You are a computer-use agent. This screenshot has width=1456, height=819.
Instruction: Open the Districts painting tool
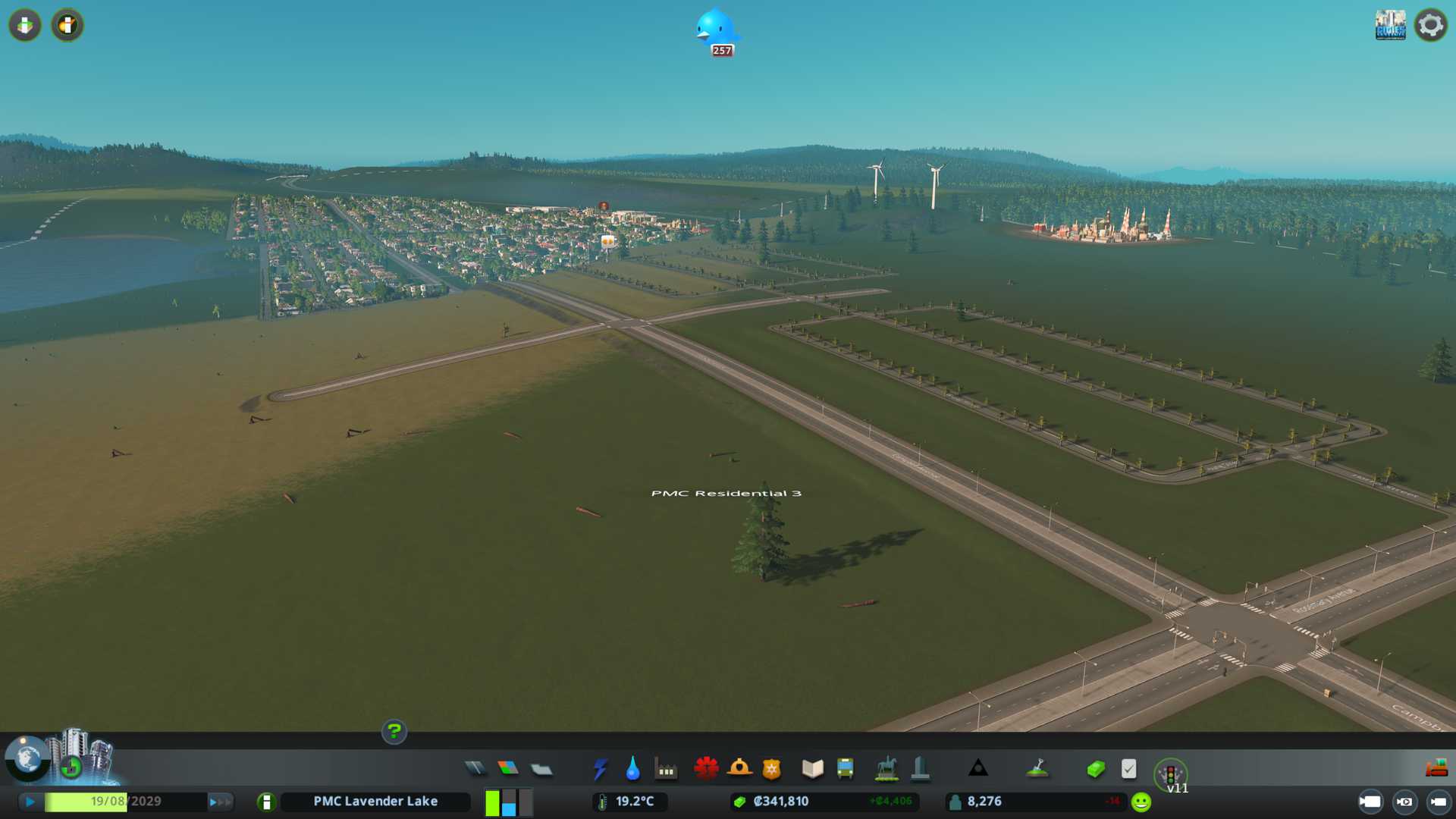(541, 769)
